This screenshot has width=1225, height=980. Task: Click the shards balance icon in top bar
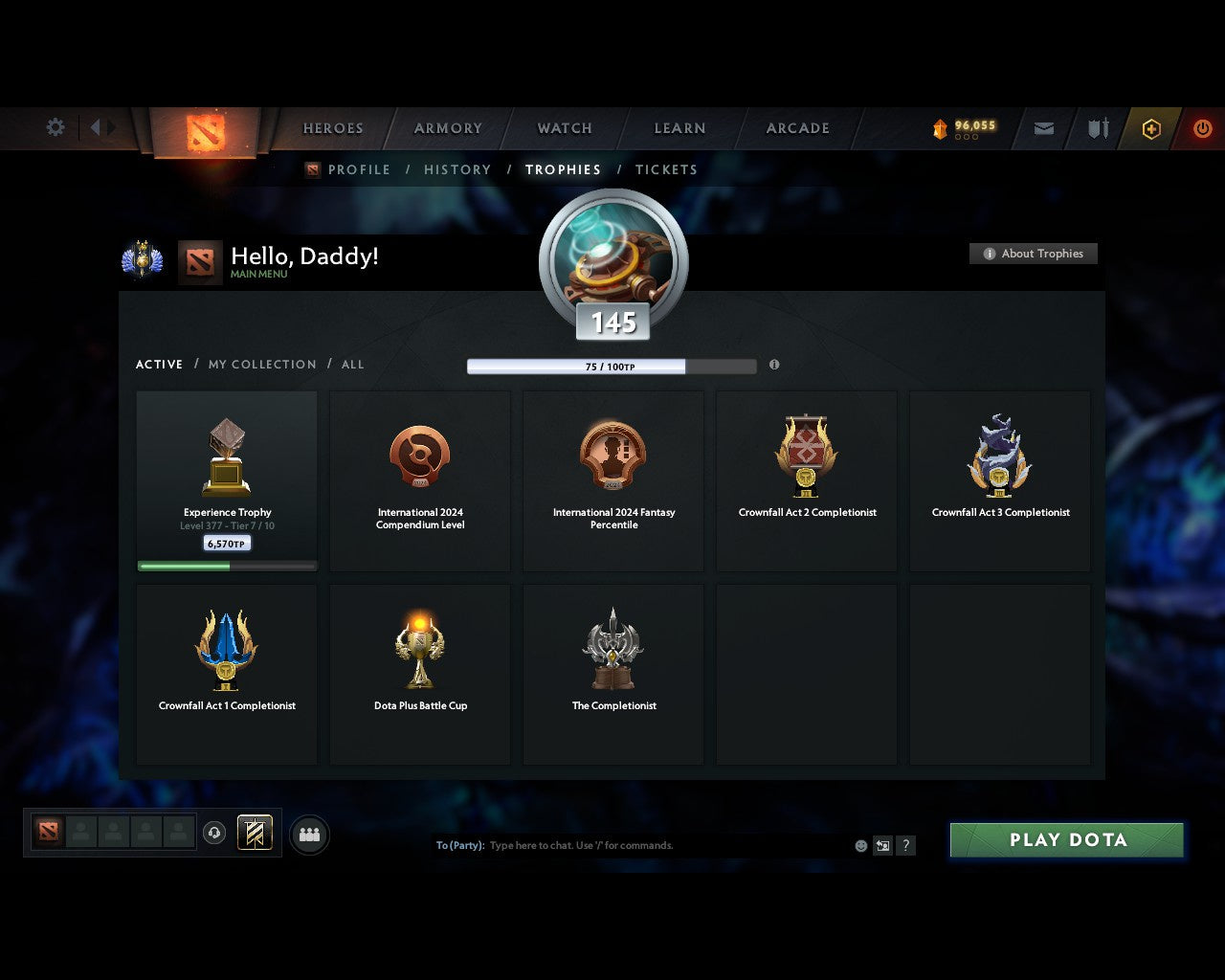tap(942, 125)
